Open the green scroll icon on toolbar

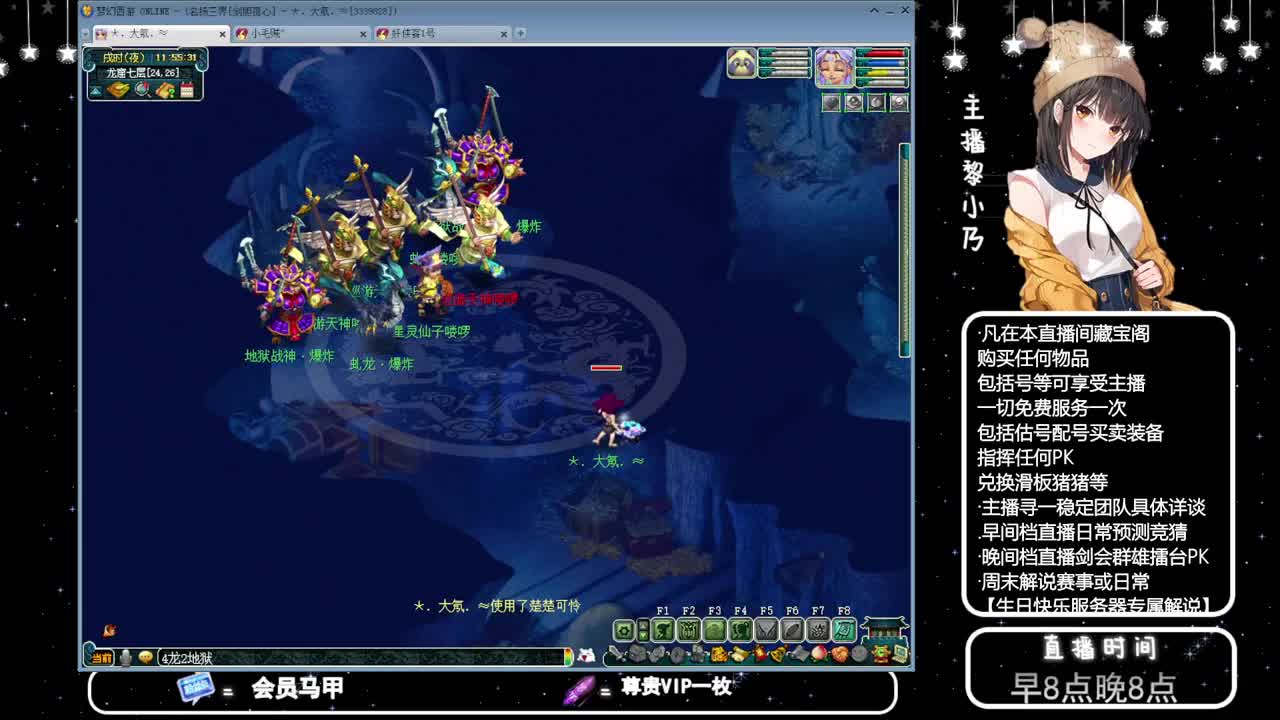coord(843,630)
